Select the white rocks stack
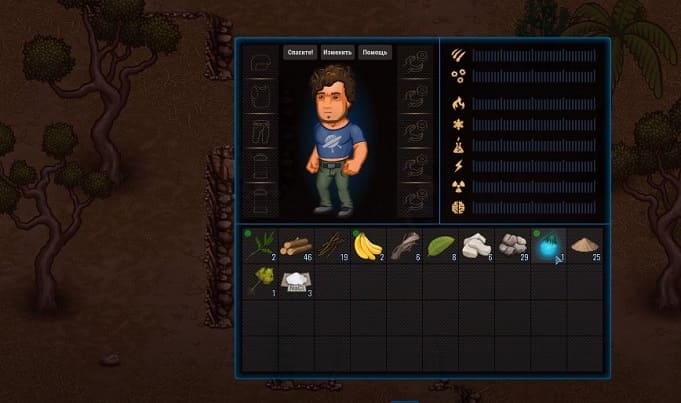 coord(477,246)
